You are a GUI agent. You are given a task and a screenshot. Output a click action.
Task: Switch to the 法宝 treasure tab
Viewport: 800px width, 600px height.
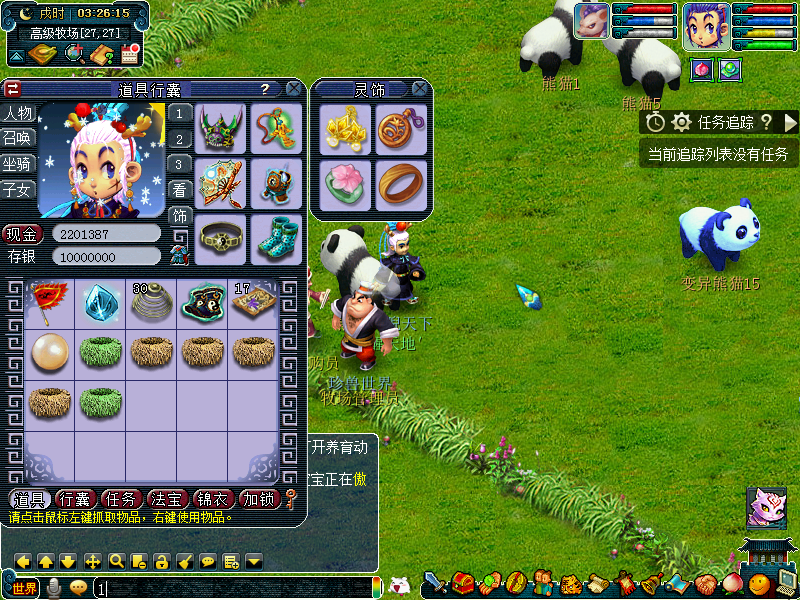[166, 499]
